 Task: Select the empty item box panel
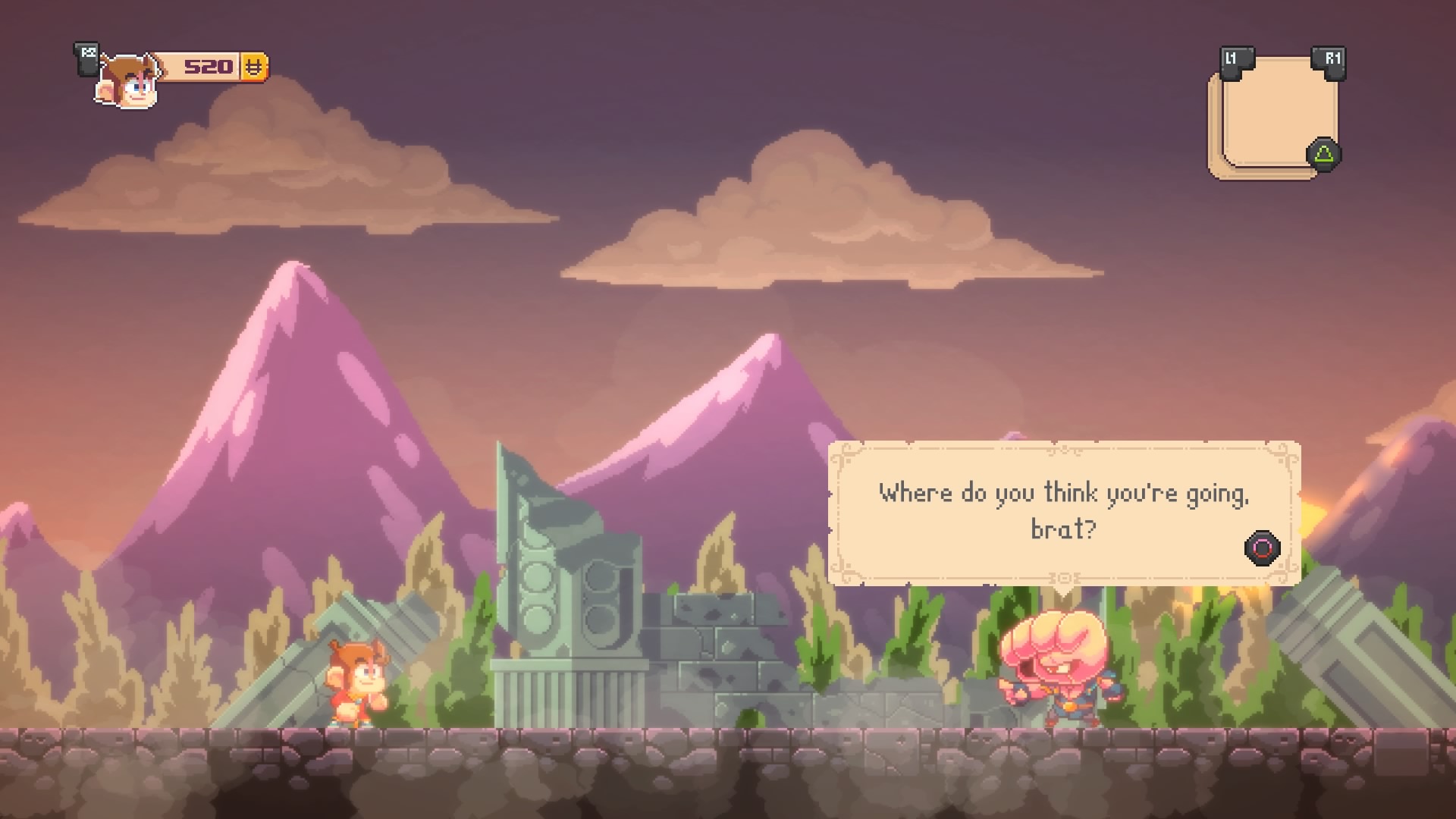coord(1273,114)
